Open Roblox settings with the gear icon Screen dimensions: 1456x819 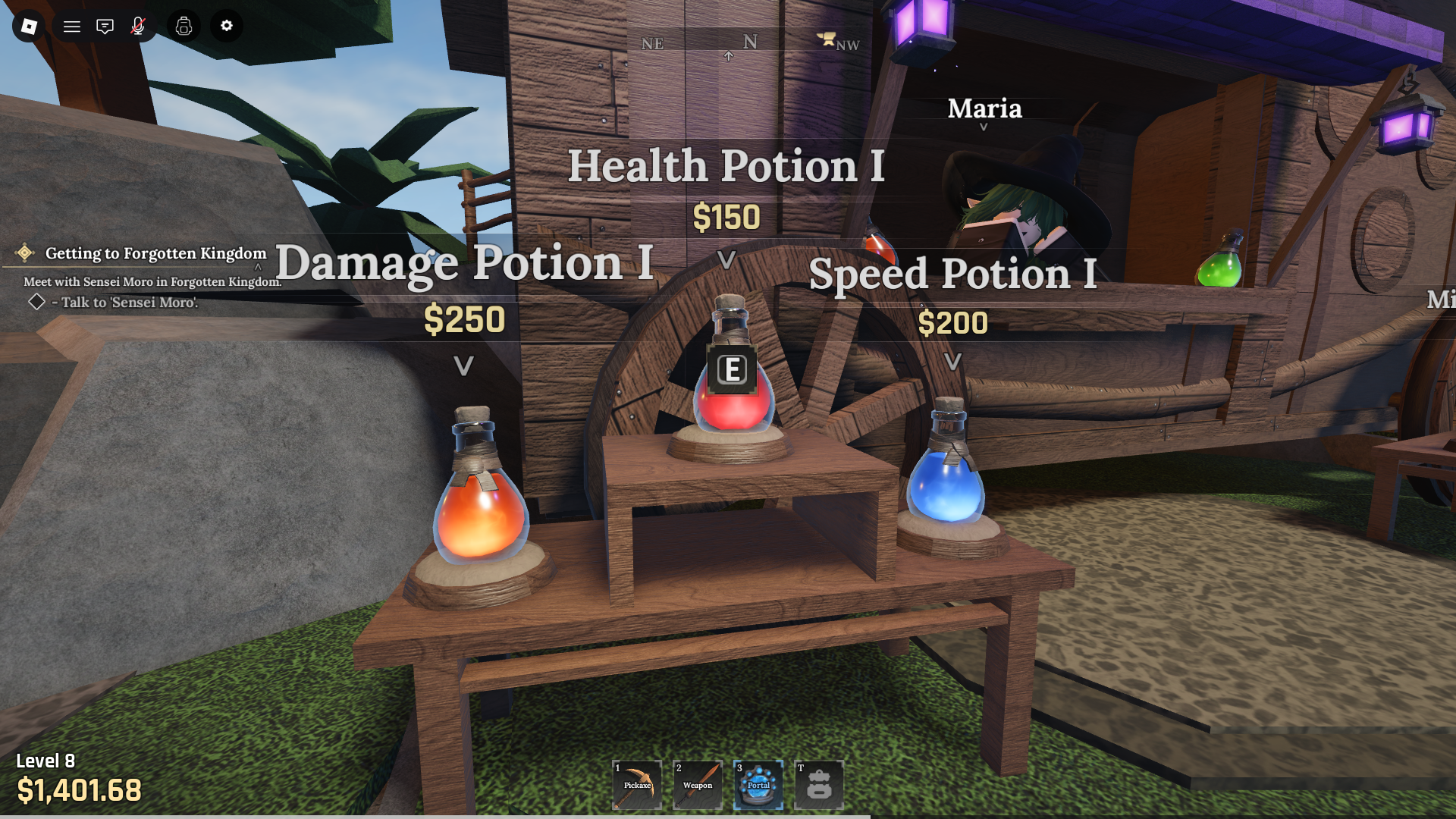click(x=225, y=26)
